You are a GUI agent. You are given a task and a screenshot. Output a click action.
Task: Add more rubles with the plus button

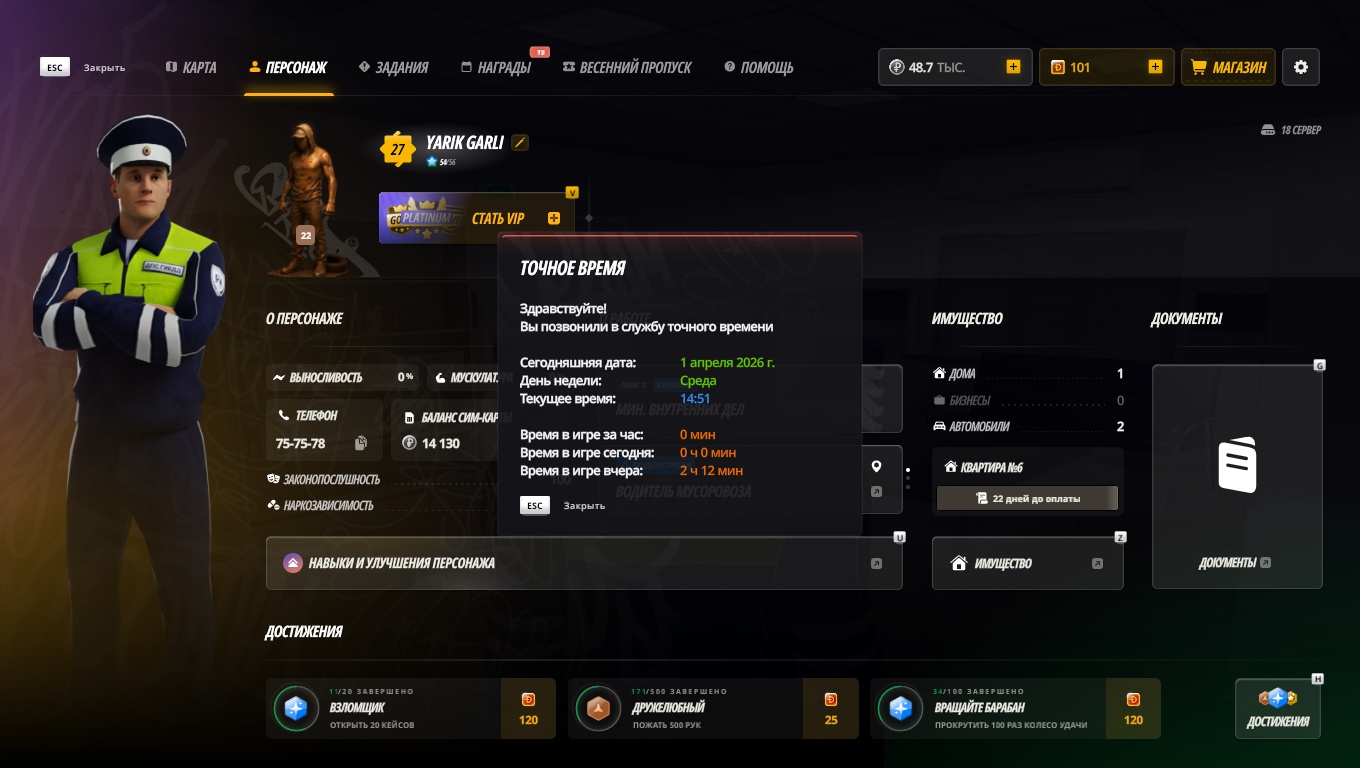pyautogui.click(x=1013, y=67)
